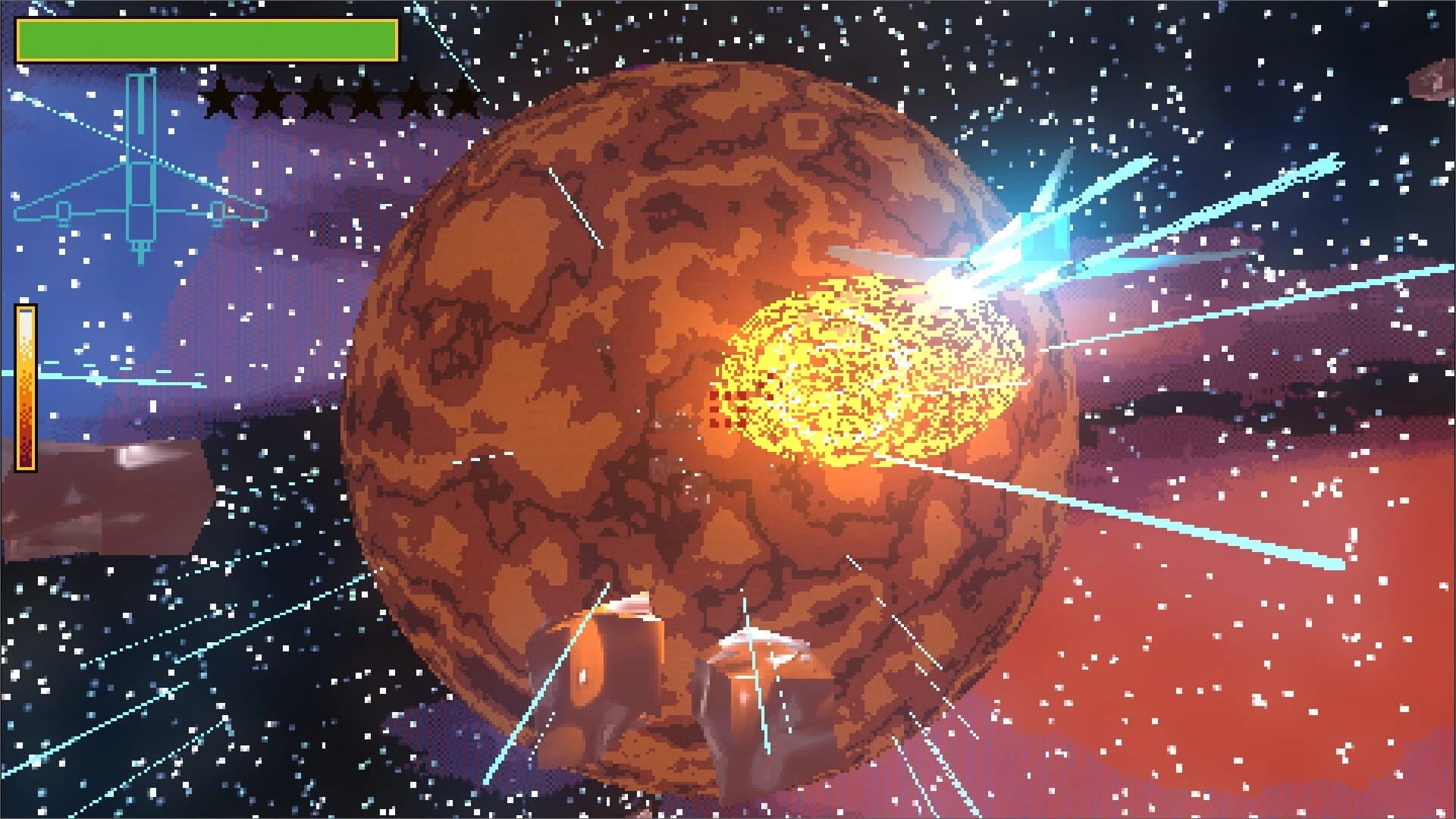Click the orange gradient boost meter
Screen dimensions: 1456x819
26,387
